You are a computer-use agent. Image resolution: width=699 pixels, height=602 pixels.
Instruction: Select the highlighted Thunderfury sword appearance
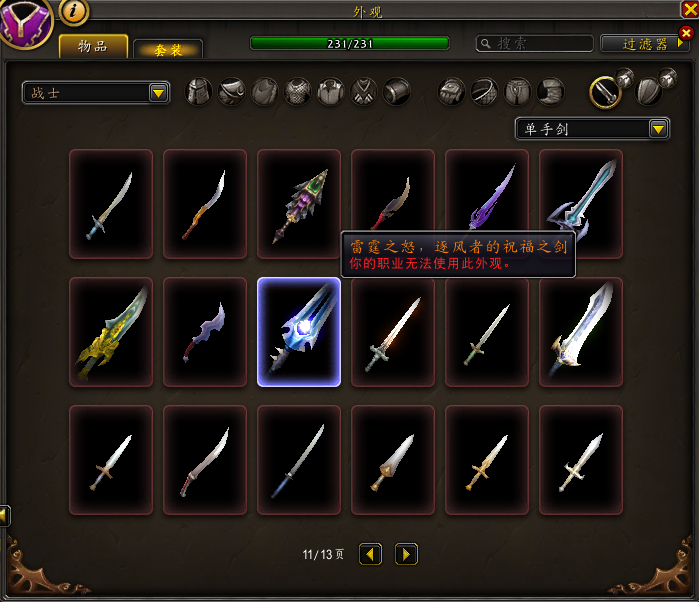point(299,332)
